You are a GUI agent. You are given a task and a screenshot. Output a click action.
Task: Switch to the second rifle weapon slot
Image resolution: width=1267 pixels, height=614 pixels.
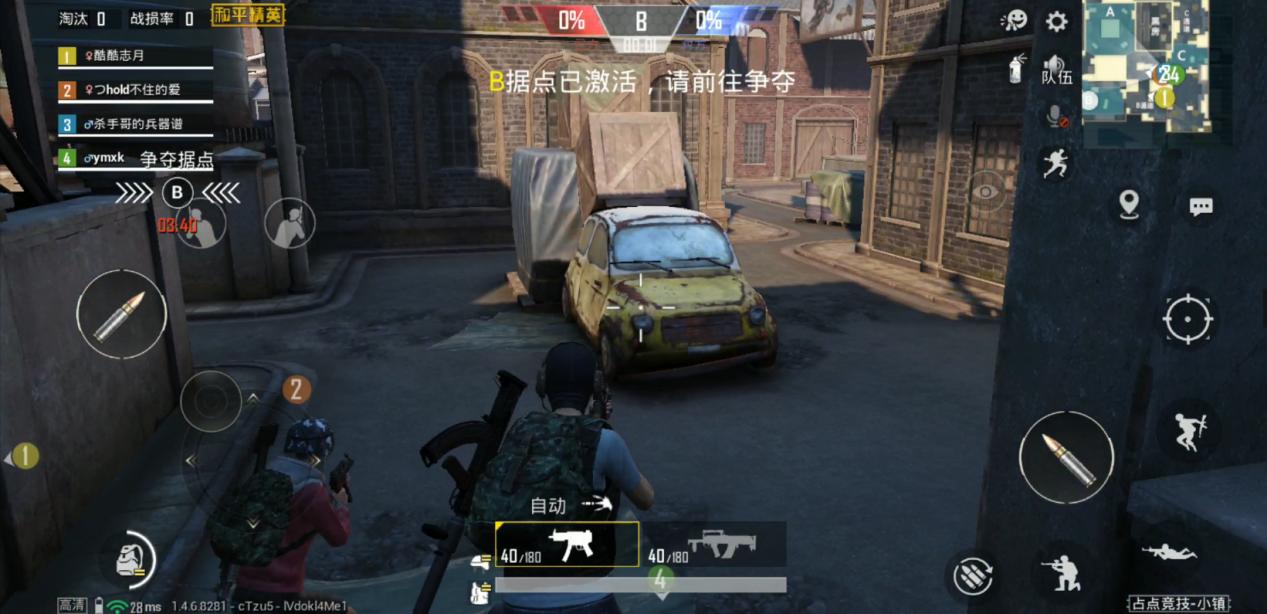pyautogui.click(x=714, y=545)
